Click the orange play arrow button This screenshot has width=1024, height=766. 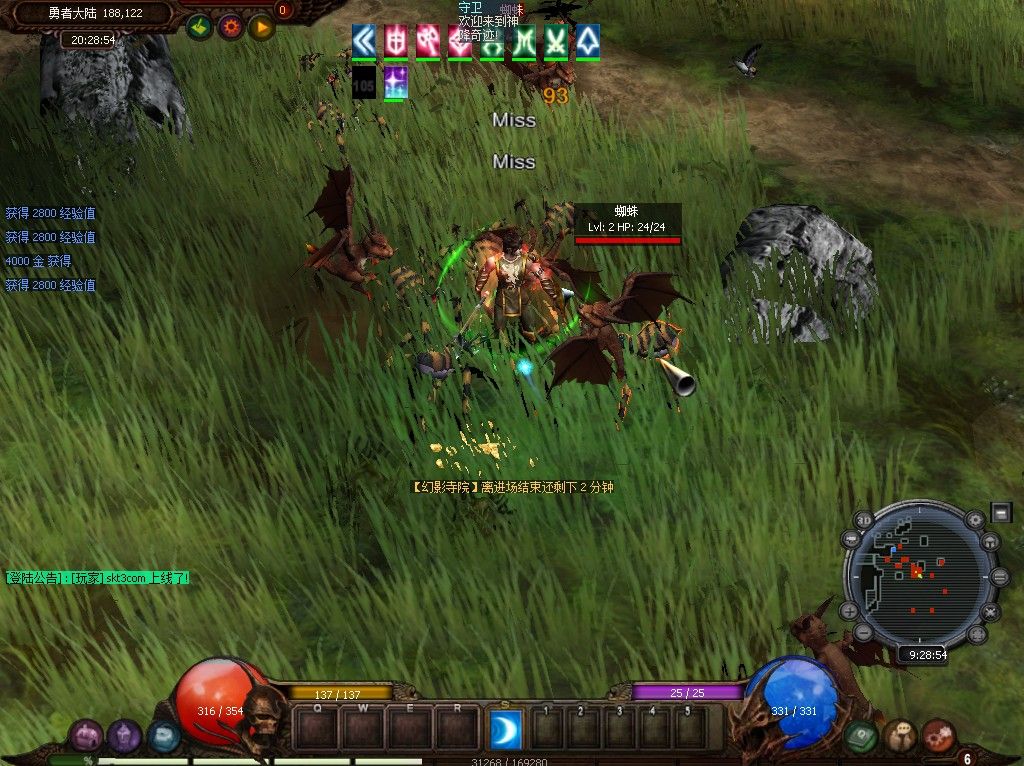[x=262, y=27]
